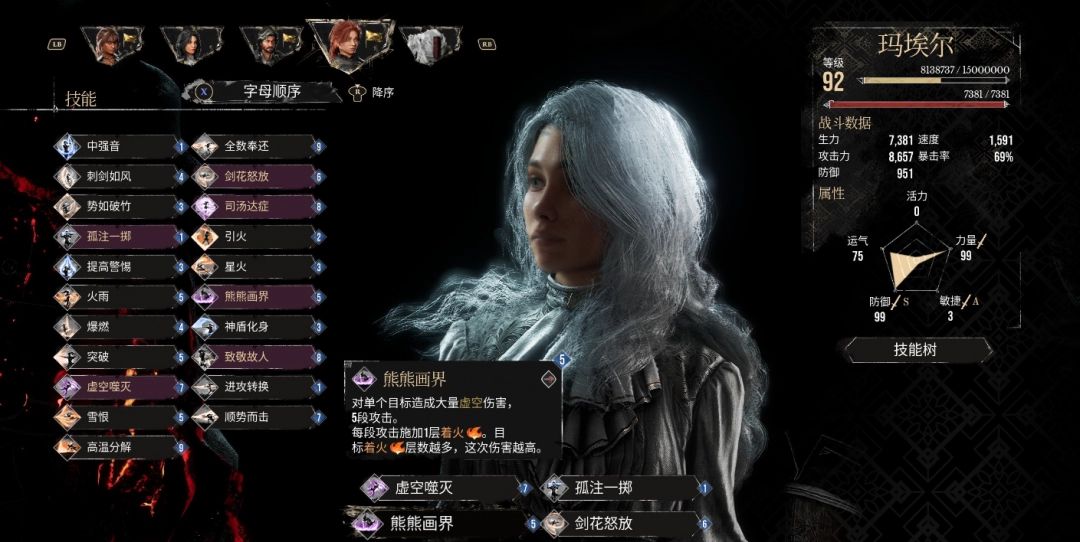
Task: Choose the 司汤达症 skill
Action: click(256, 206)
